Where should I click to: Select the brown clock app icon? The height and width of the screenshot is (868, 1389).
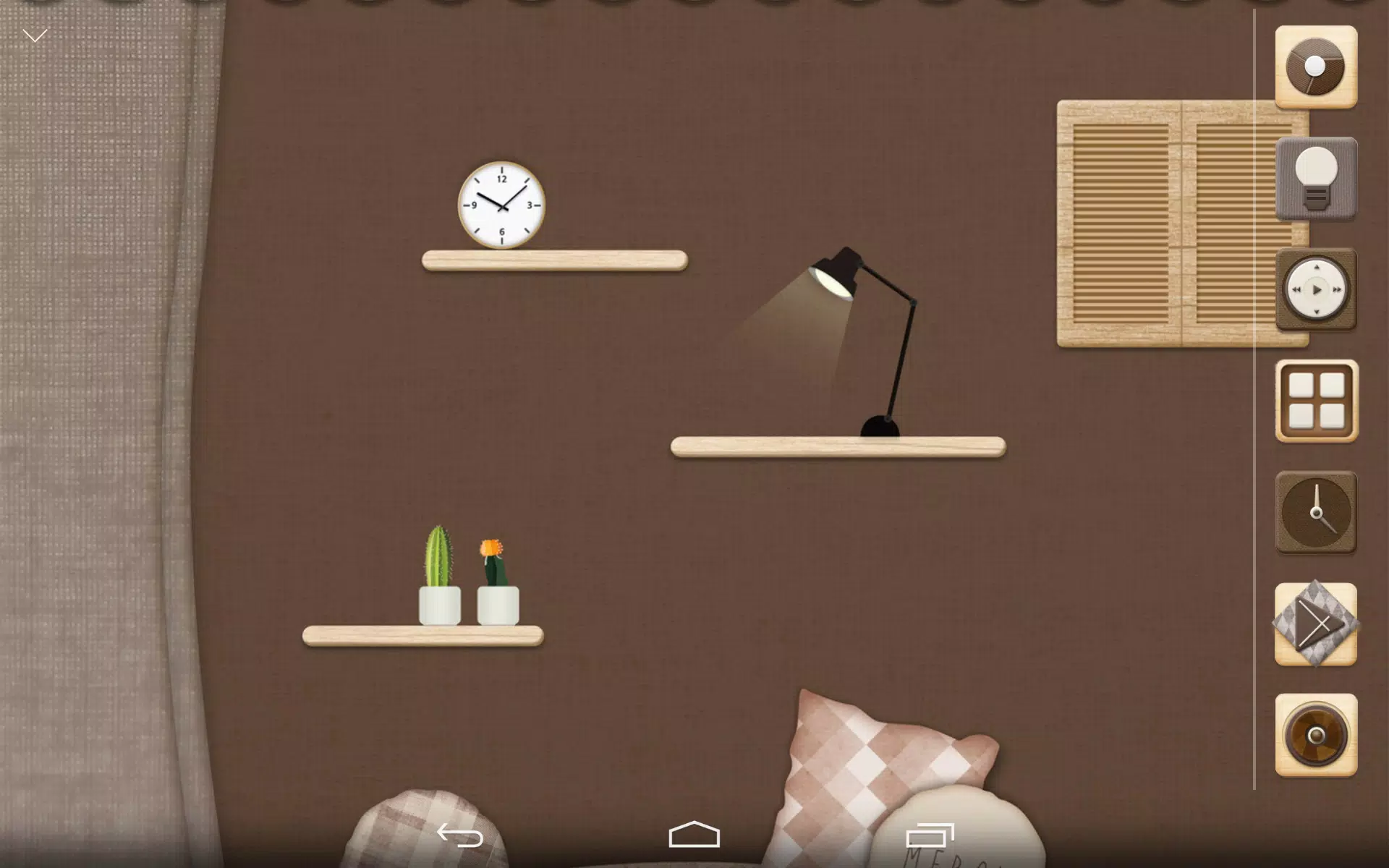[x=1317, y=511]
